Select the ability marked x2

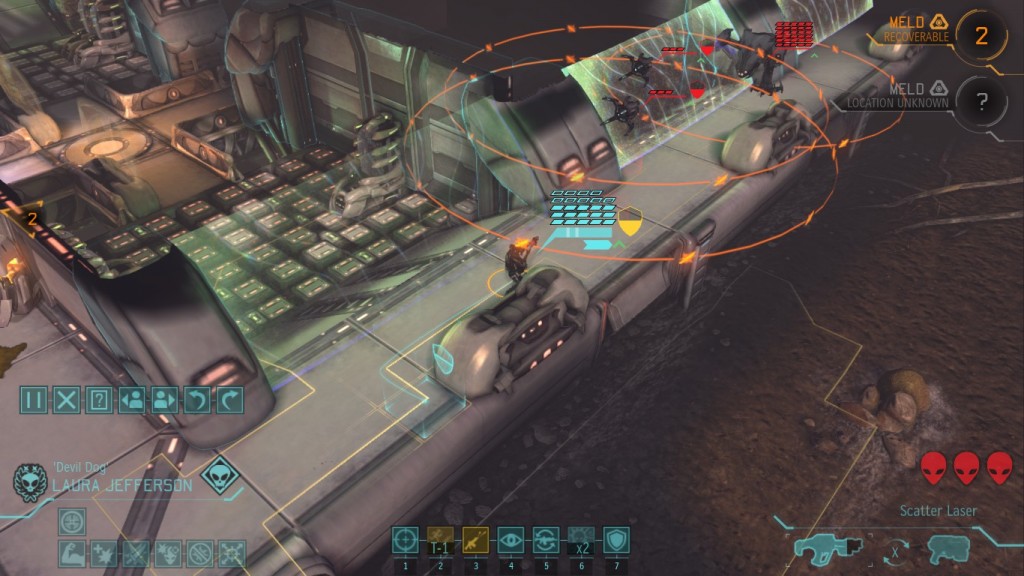[x=581, y=540]
